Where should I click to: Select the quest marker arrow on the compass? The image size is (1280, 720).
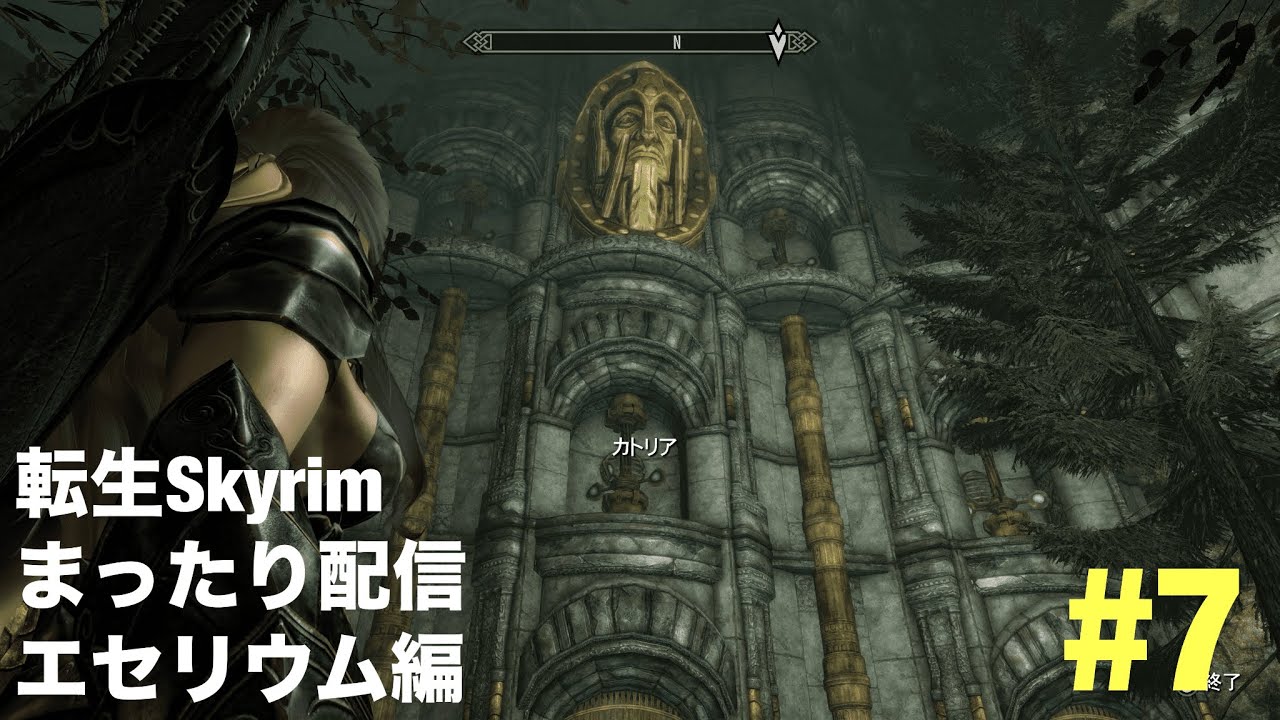(x=779, y=43)
